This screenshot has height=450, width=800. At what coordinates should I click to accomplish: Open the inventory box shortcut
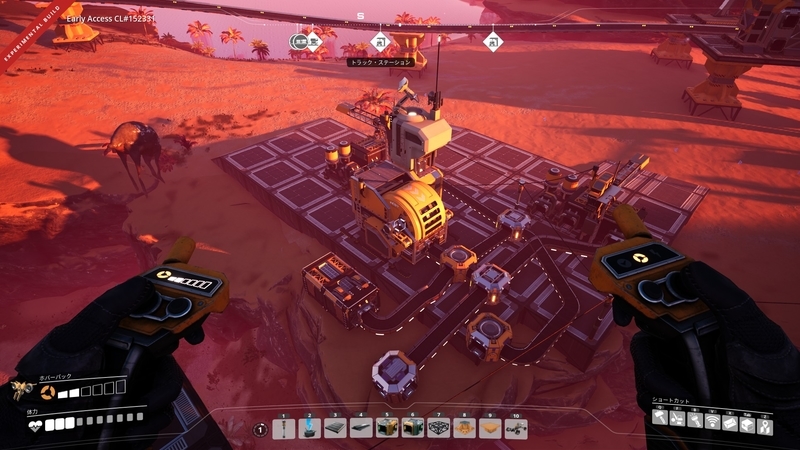tap(748, 424)
